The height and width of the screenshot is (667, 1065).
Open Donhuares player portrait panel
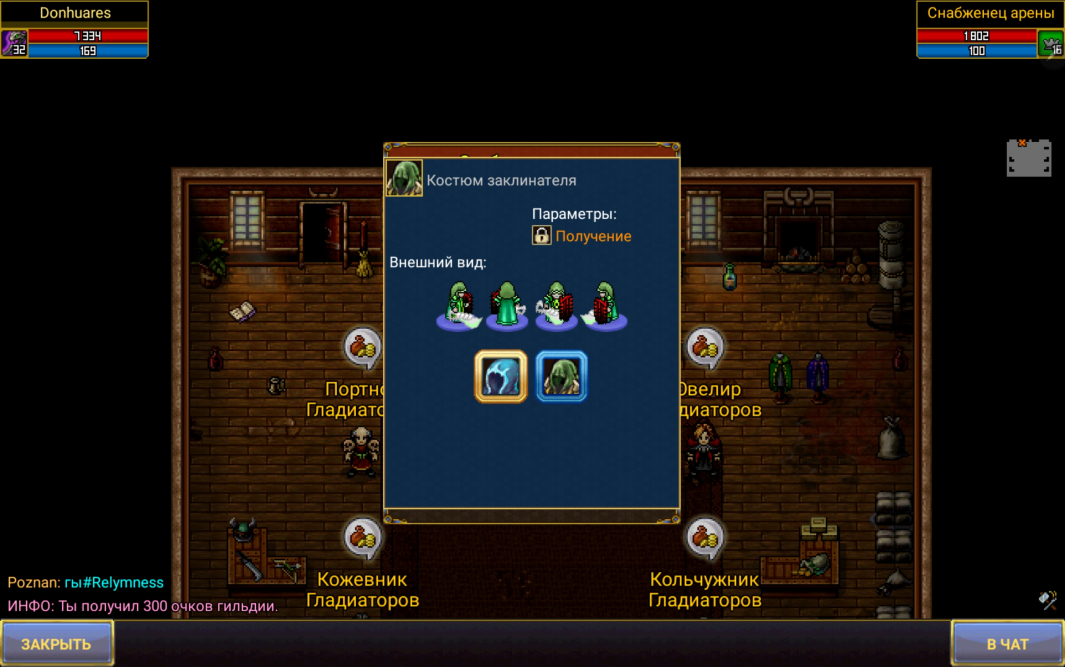point(15,43)
